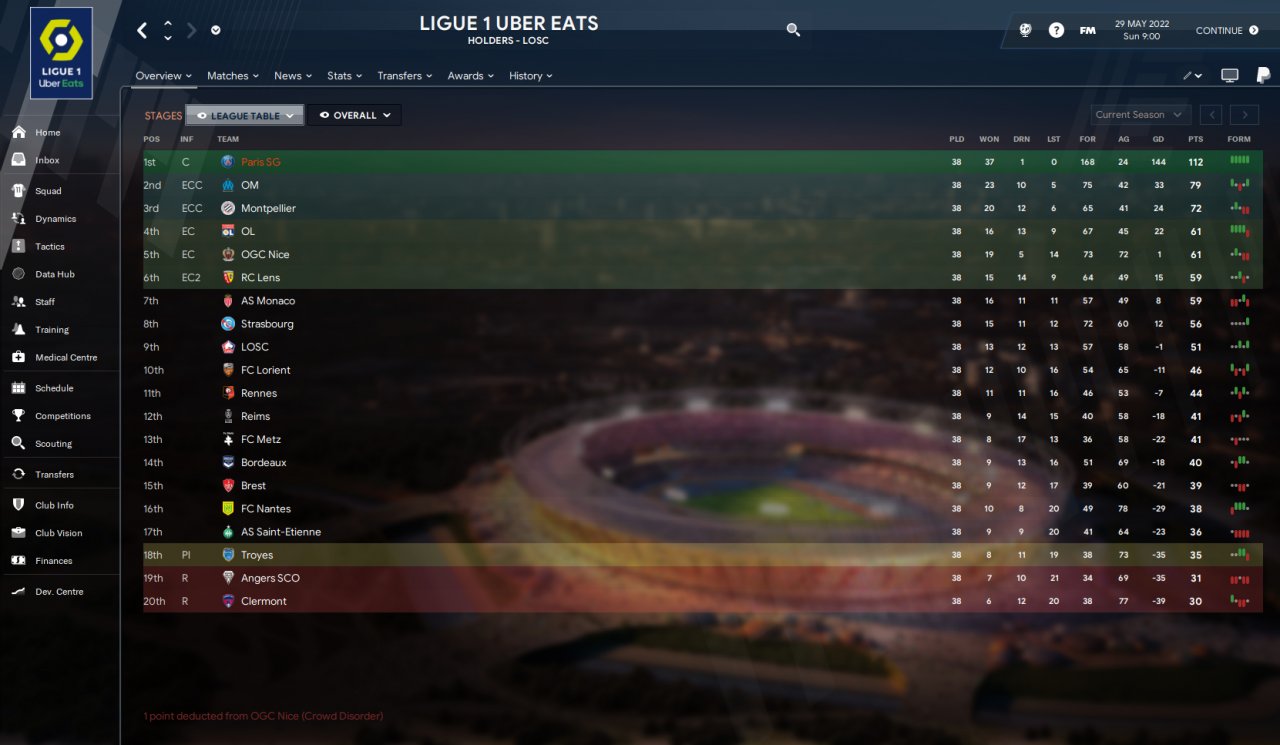Navigate back with the left arrow
The image size is (1280, 745).
(x=142, y=30)
